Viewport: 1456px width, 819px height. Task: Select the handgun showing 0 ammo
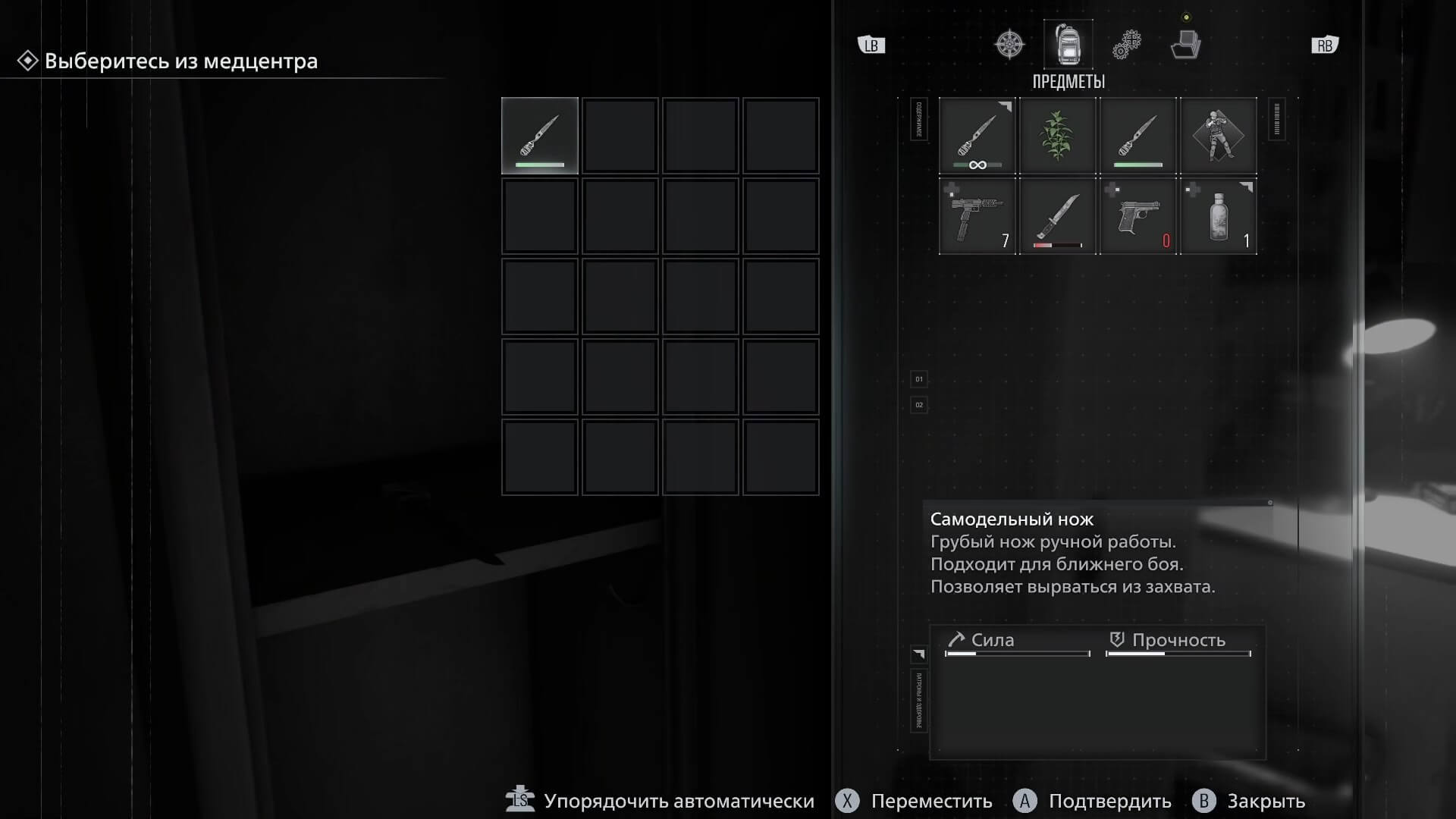pos(1137,216)
